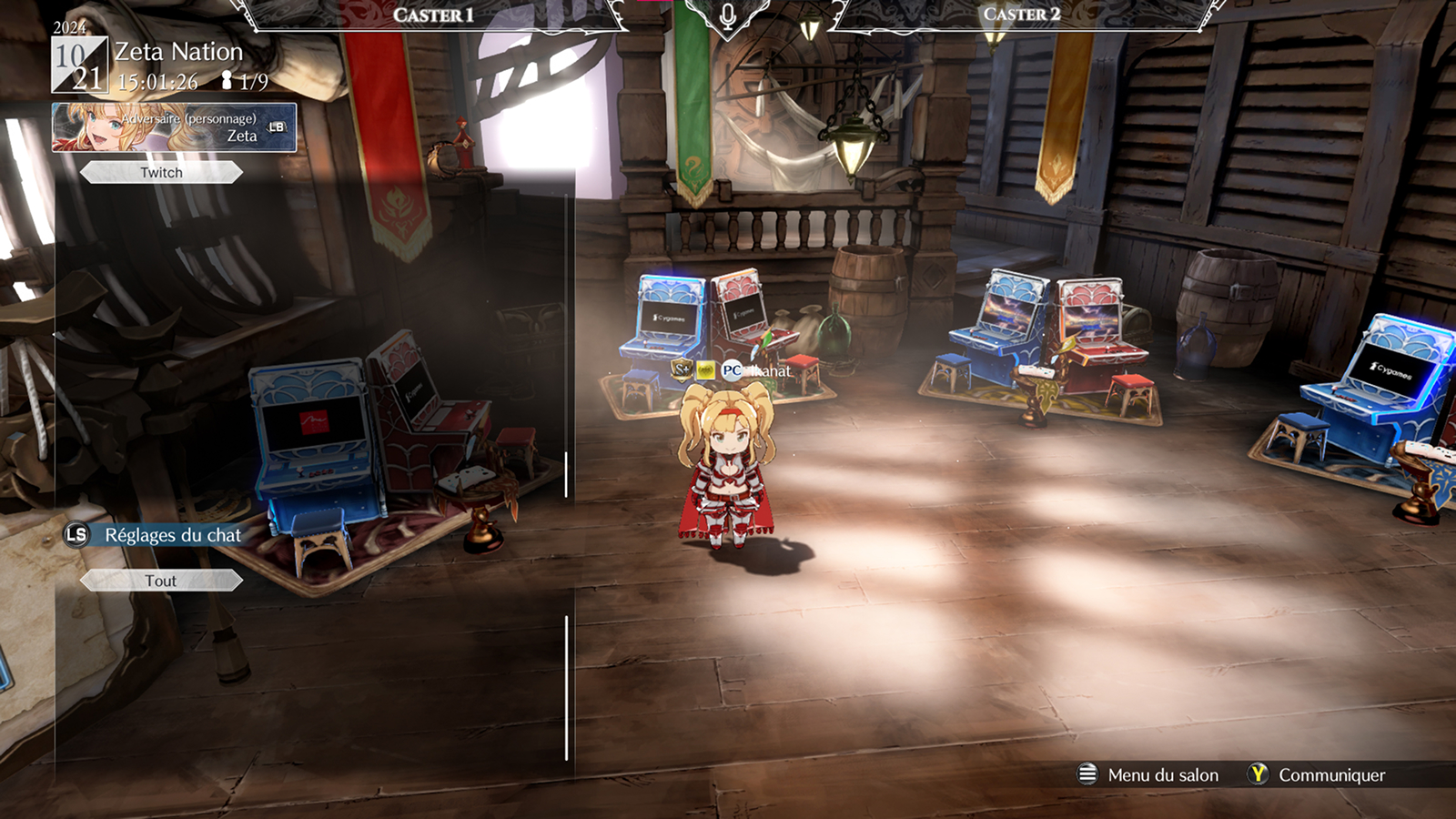The image size is (1456, 819).
Task: Select the Twitch chat selector
Action: pos(161,173)
